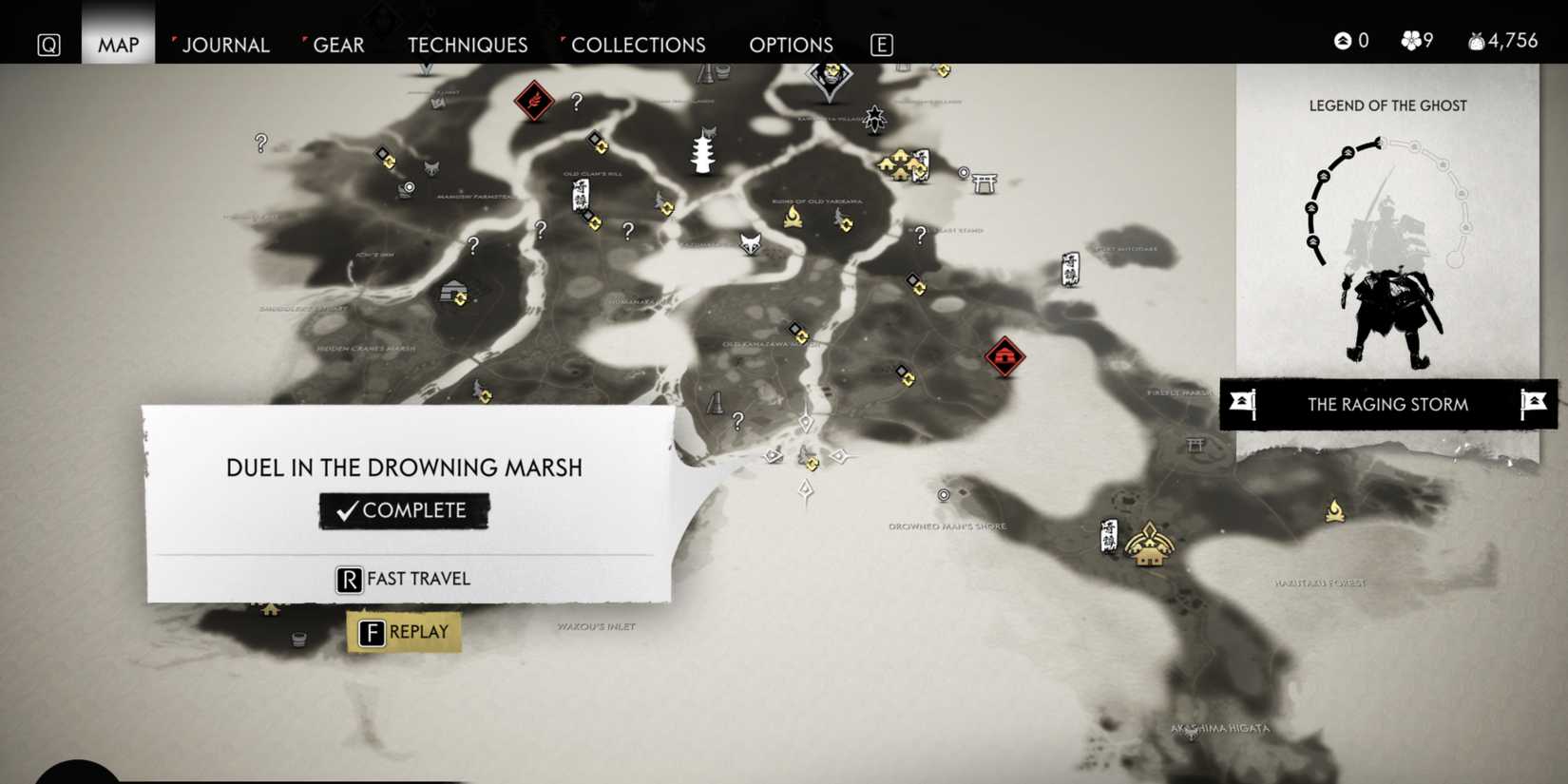Screen dimensions: 1568x784
Task: Switch to the JOURNAL tab
Action: click(225, 45)
